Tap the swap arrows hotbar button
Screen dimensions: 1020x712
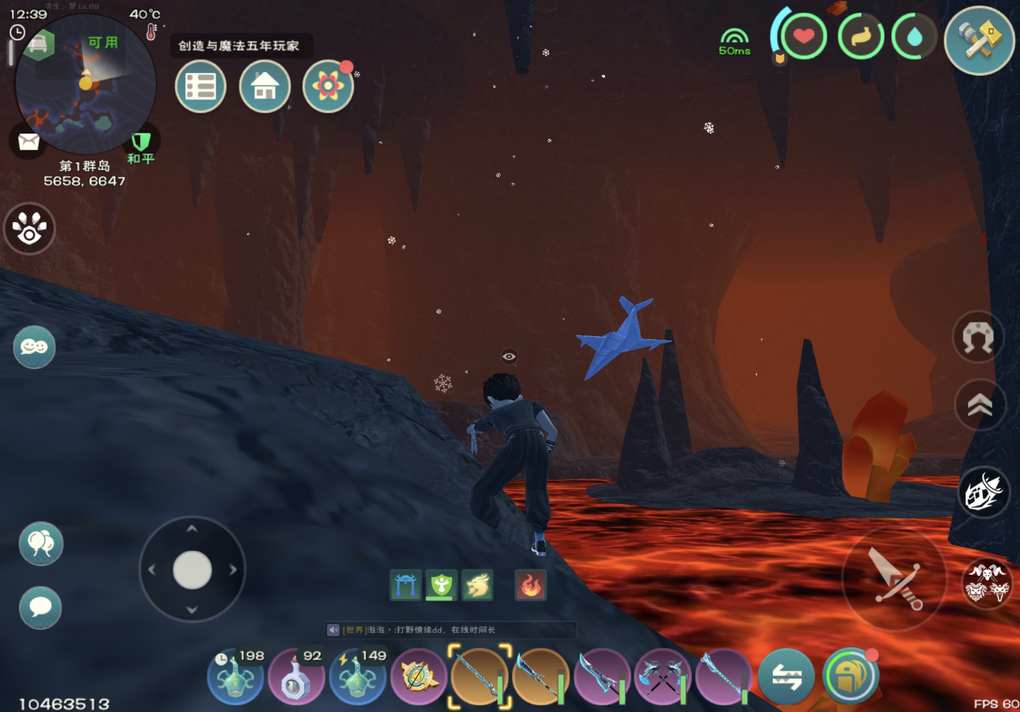786,677
